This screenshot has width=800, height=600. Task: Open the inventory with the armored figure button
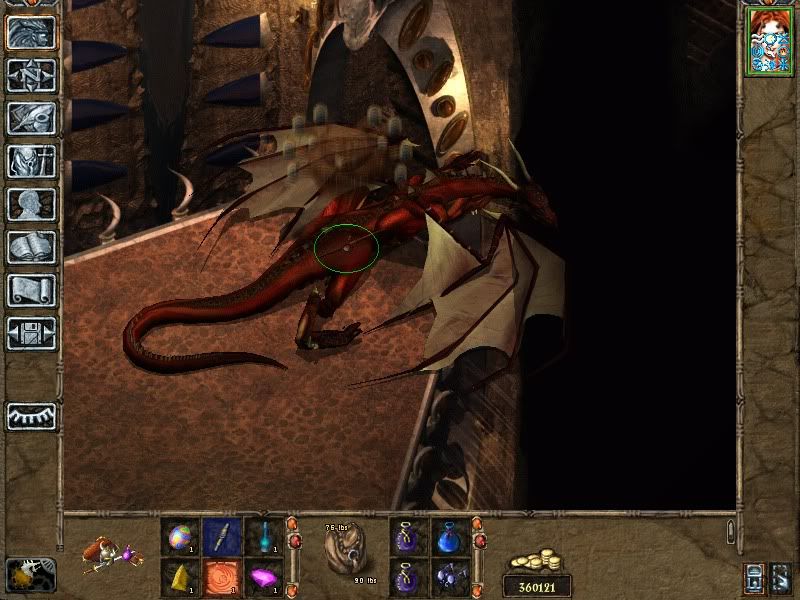(x=31, y=161)
